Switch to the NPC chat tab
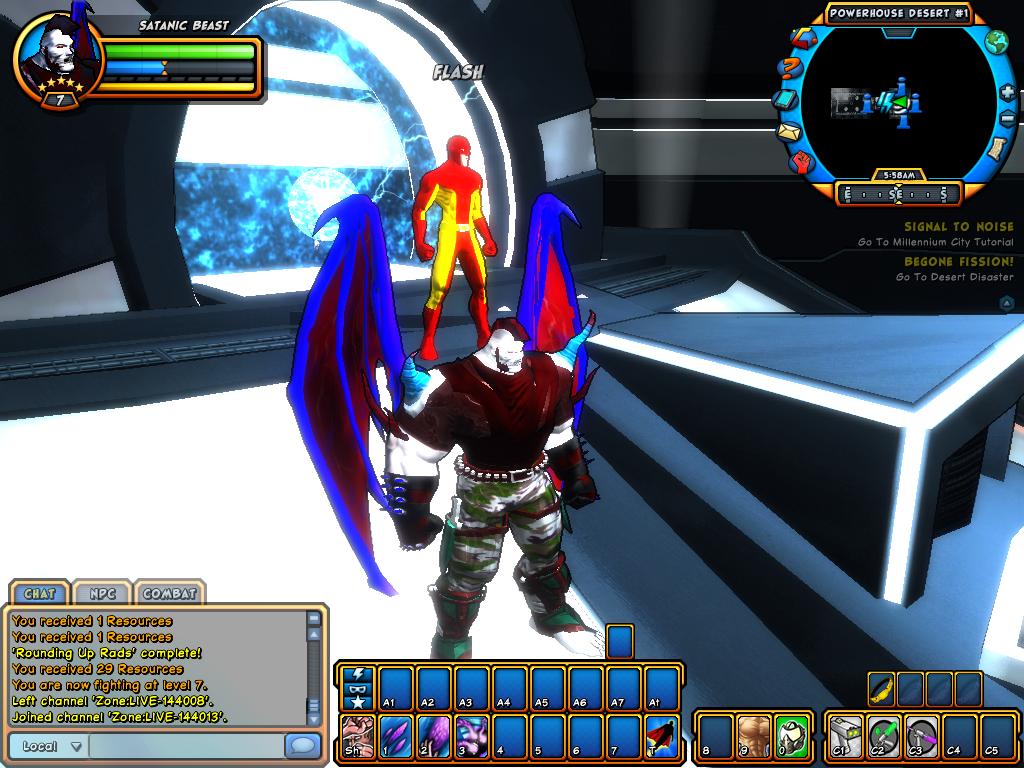The width and height of the screenshot is (1024, 768). click(x=102, y=593)
